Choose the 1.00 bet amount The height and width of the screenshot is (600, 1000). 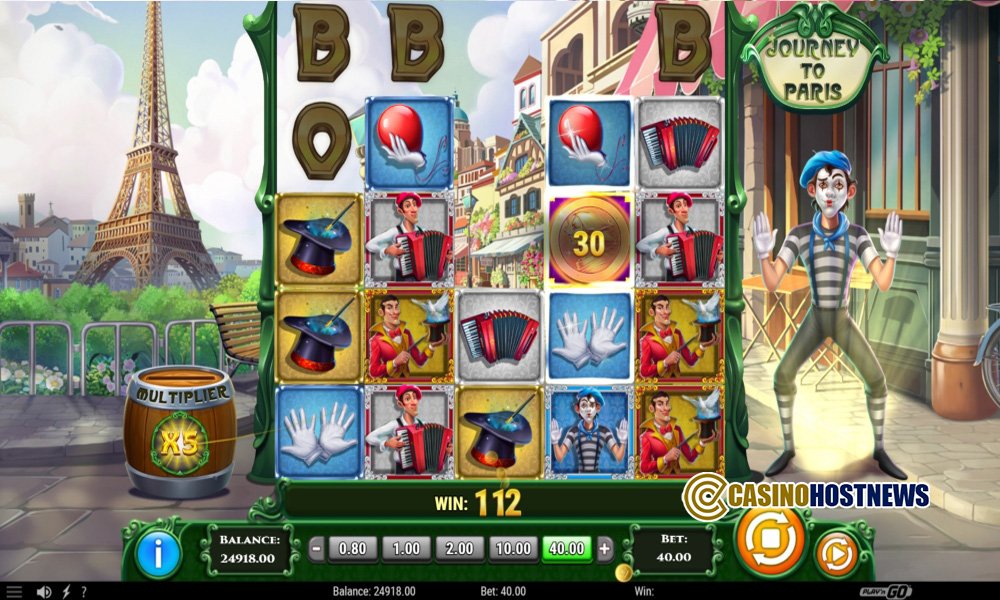406,548
